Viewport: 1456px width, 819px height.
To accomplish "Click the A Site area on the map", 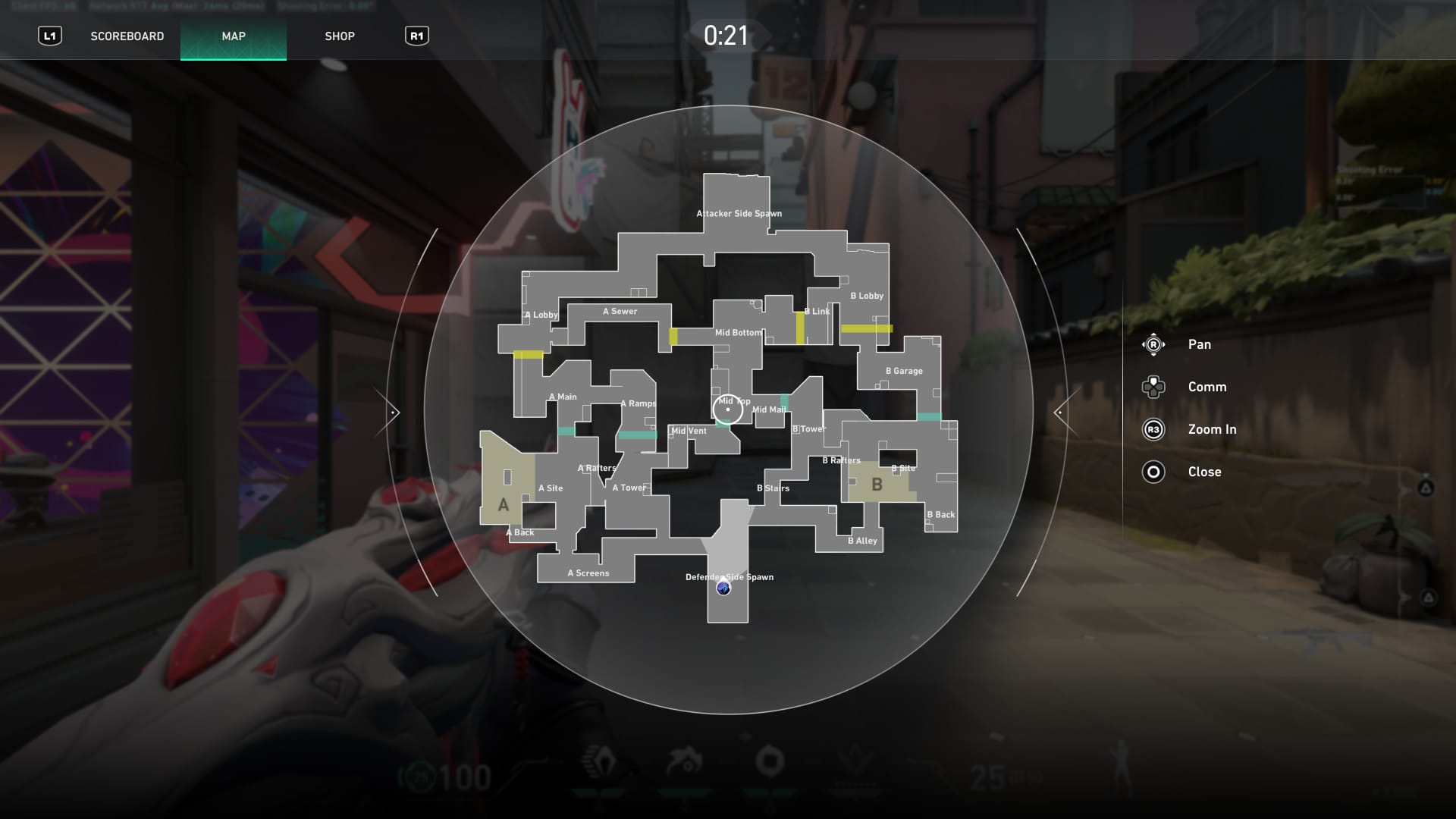I will point(551,488).
